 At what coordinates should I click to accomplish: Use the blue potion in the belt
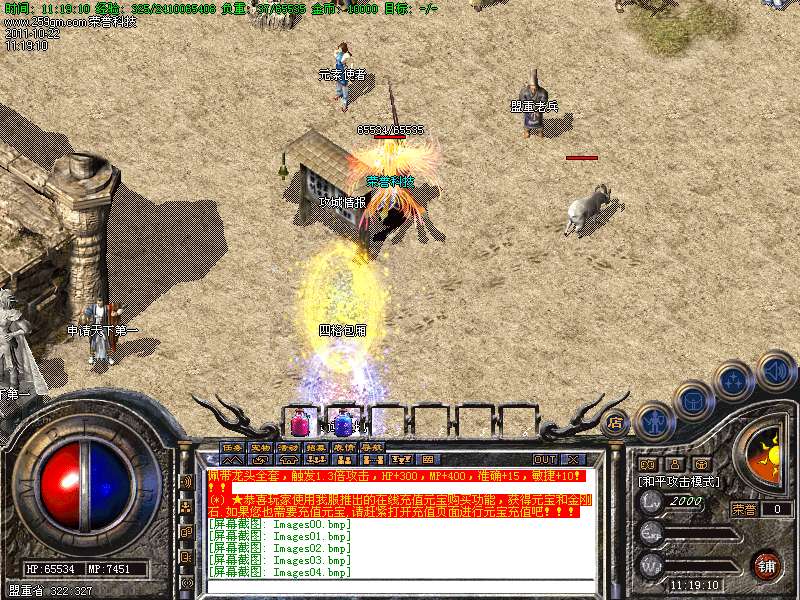343,421
